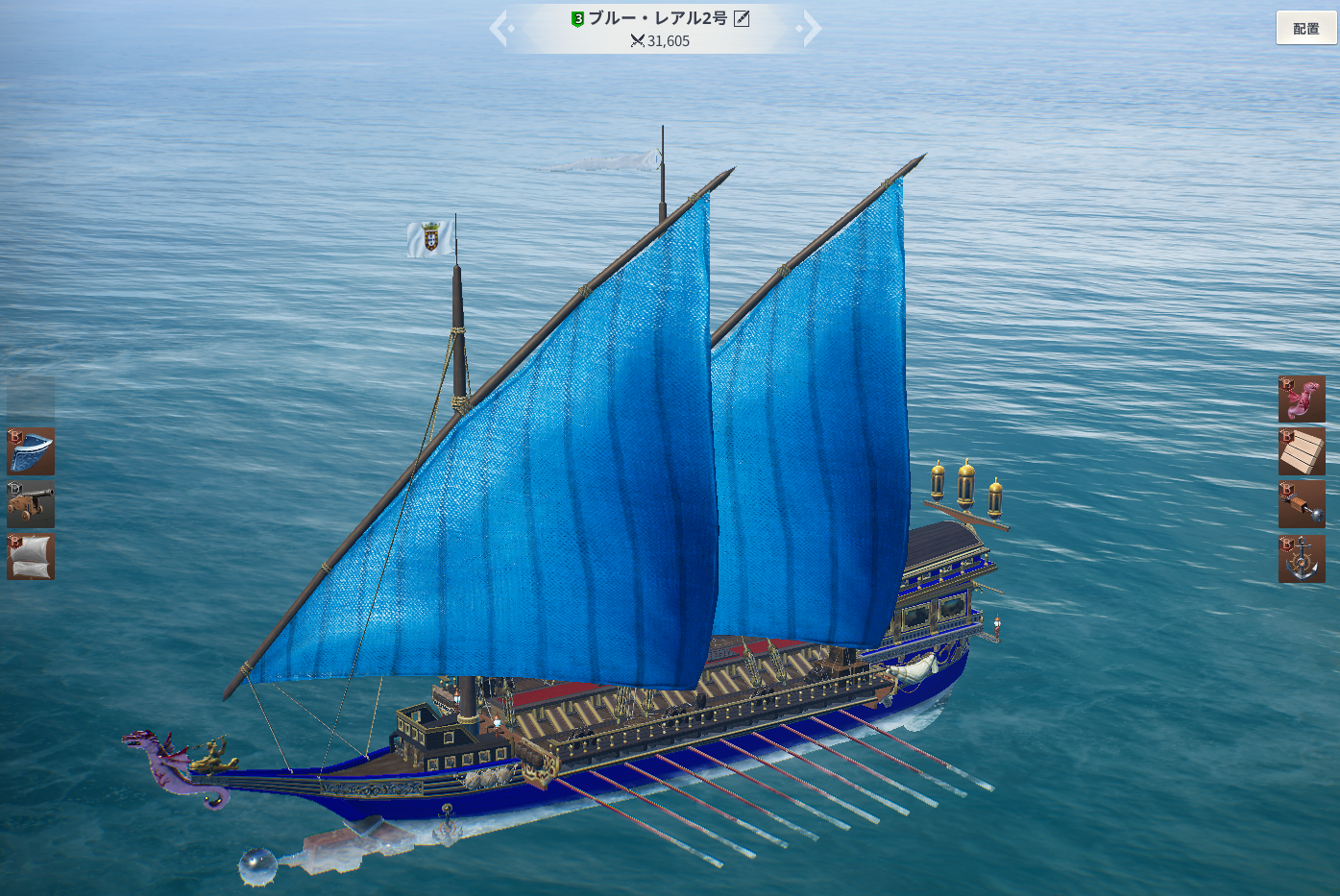Select the pink seahorse figurehead slot
Viewport: 1340px width, 896px height.
coord(1302,400)
